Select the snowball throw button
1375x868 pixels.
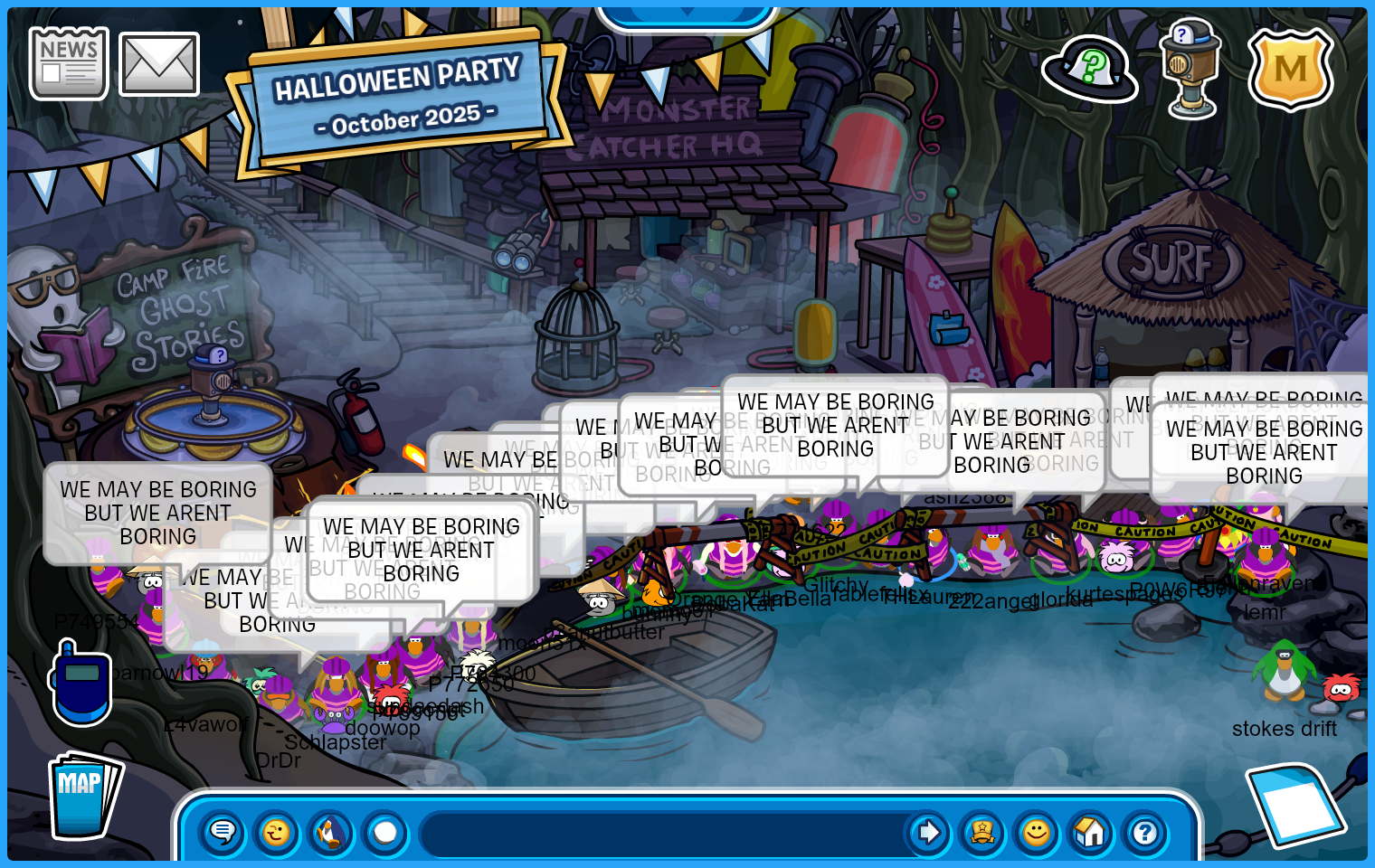pyautogui.click(x=385, y=832)
